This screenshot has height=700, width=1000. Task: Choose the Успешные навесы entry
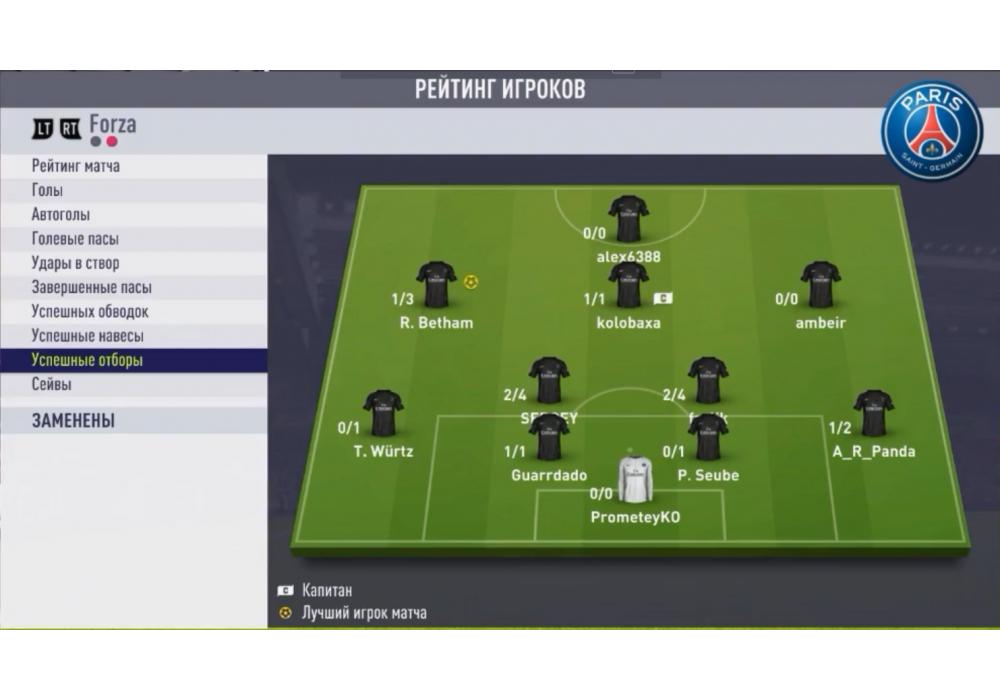87,336
